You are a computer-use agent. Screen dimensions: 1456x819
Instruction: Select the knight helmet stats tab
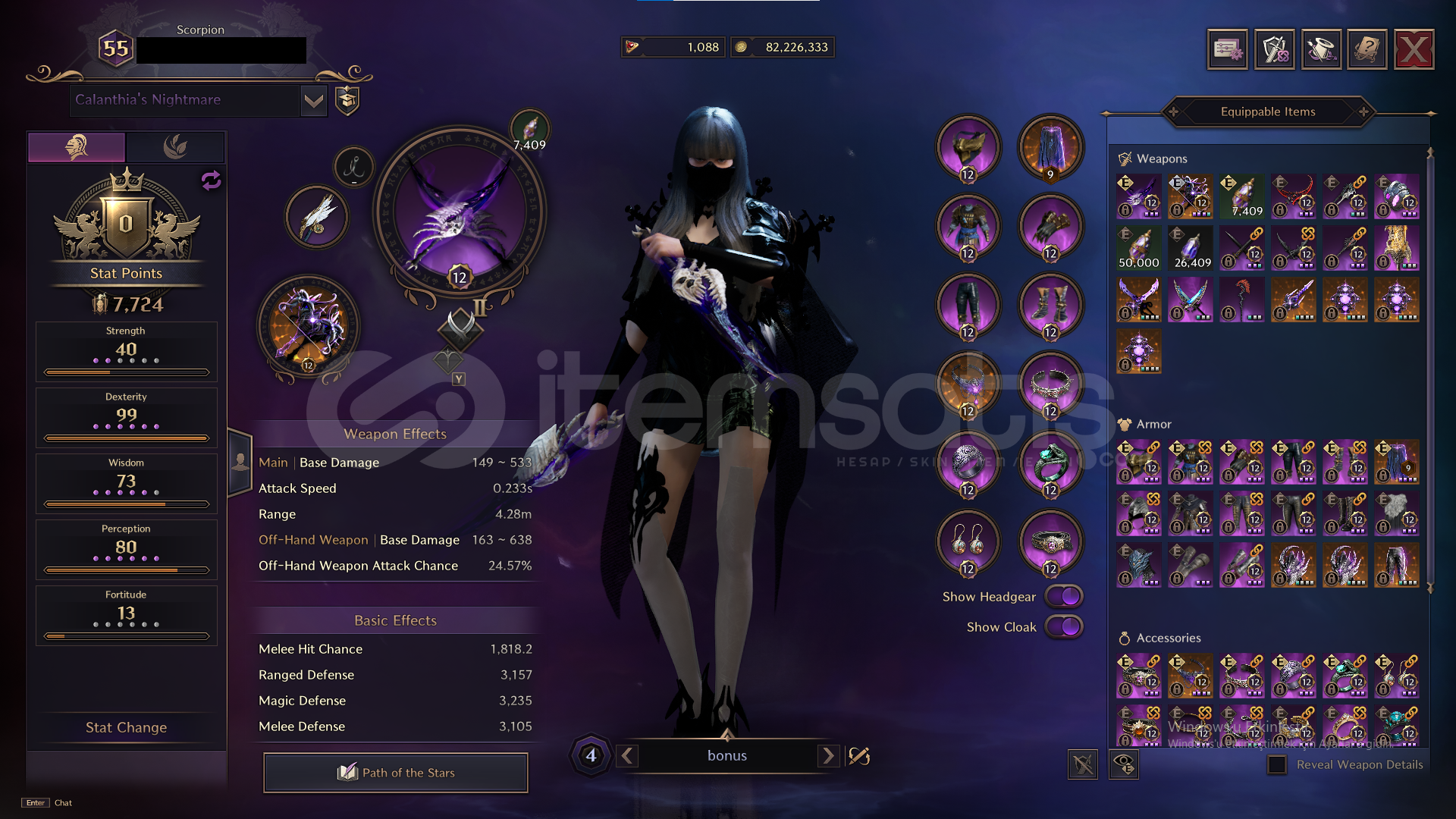point(75,146)
